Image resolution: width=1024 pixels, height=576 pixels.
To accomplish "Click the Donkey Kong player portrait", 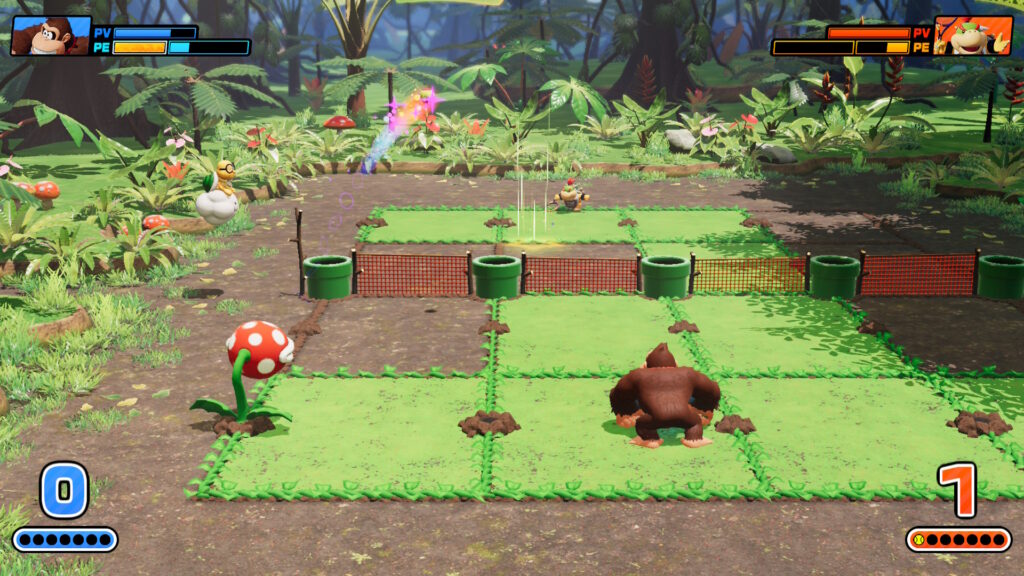I will click(x=50, y=36).
